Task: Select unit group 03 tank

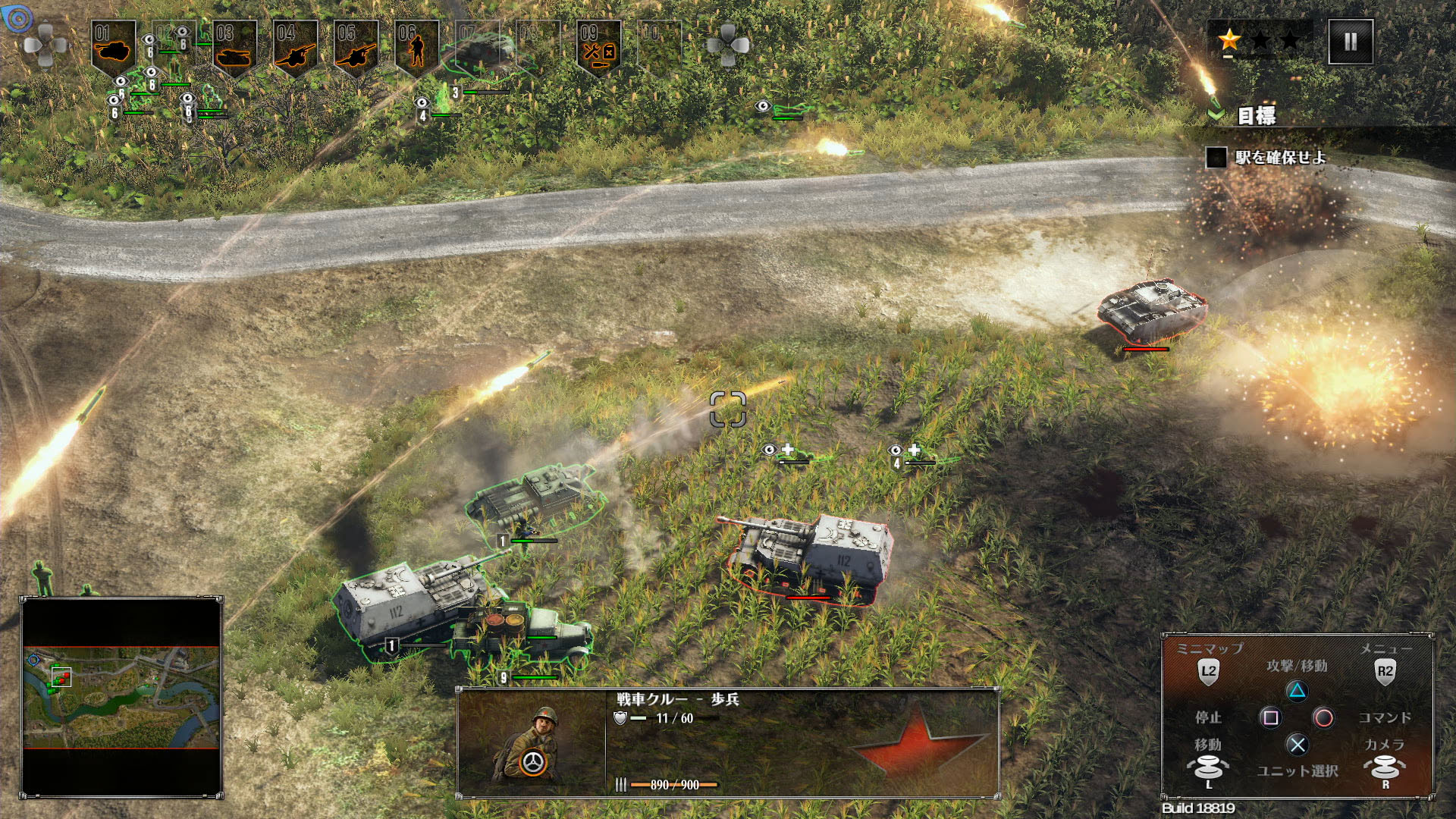Action: 235,47
